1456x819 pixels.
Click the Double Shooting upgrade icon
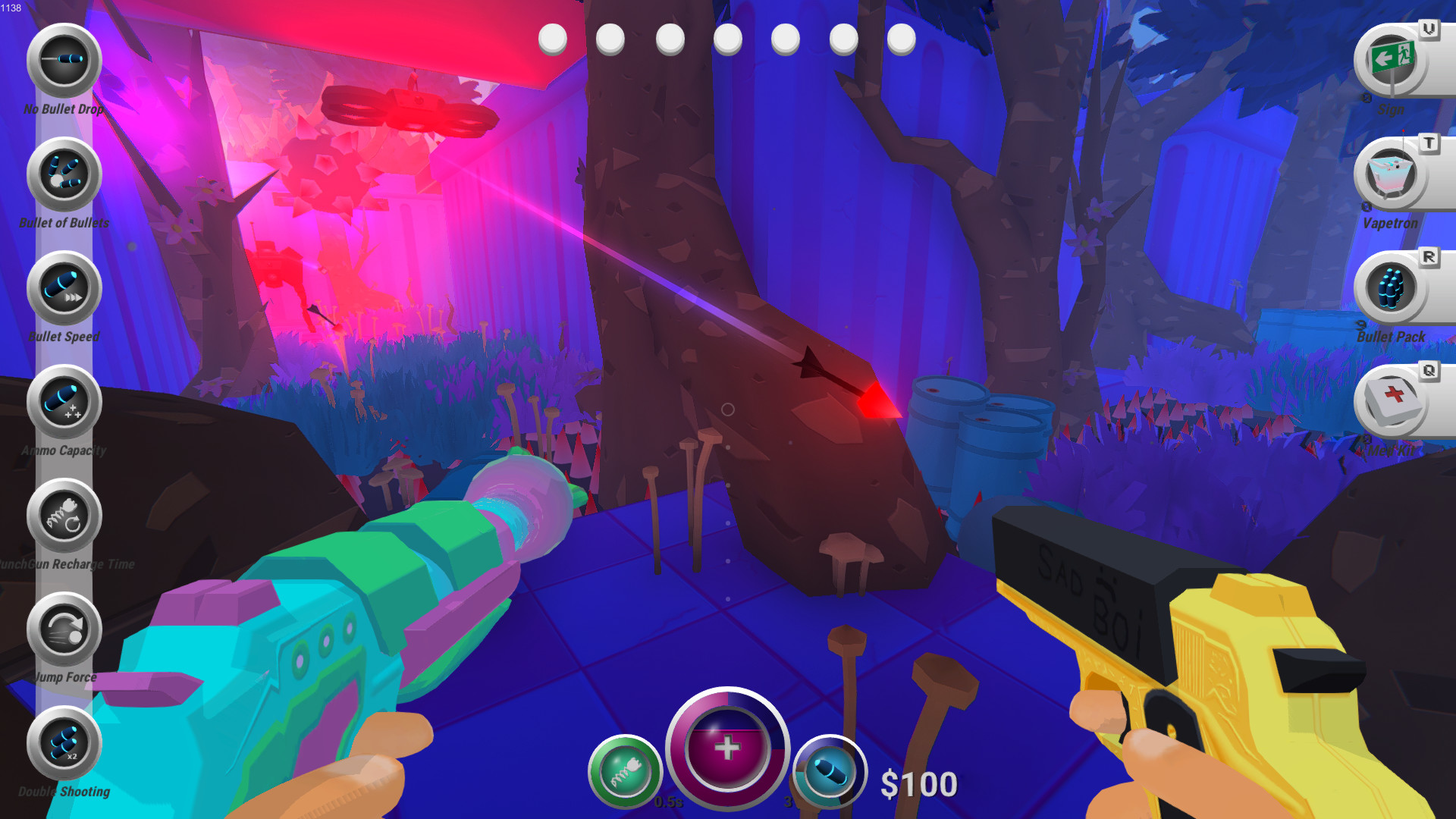[x=64, y=743]
